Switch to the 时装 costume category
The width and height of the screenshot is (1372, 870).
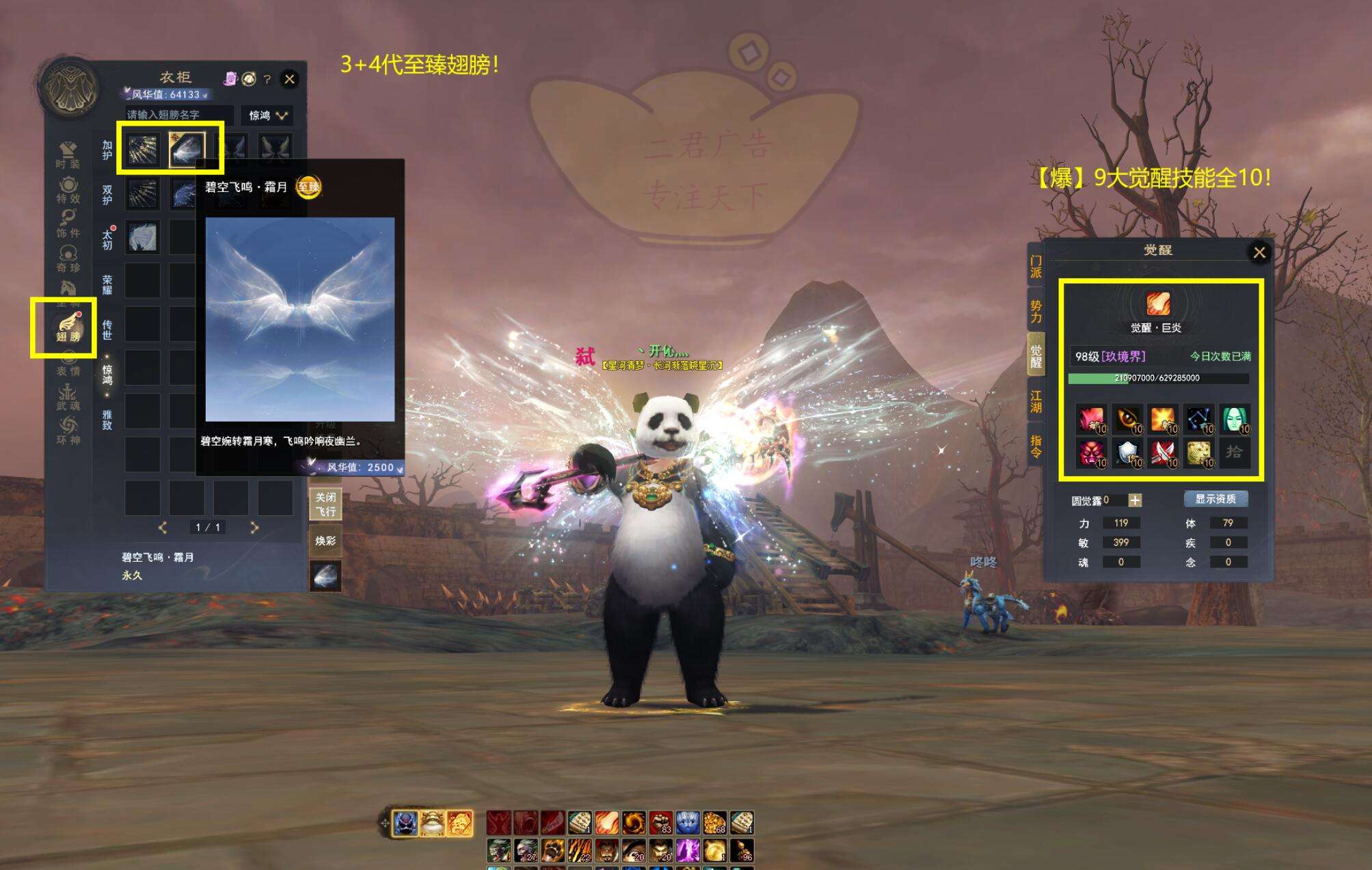point(68,154)
